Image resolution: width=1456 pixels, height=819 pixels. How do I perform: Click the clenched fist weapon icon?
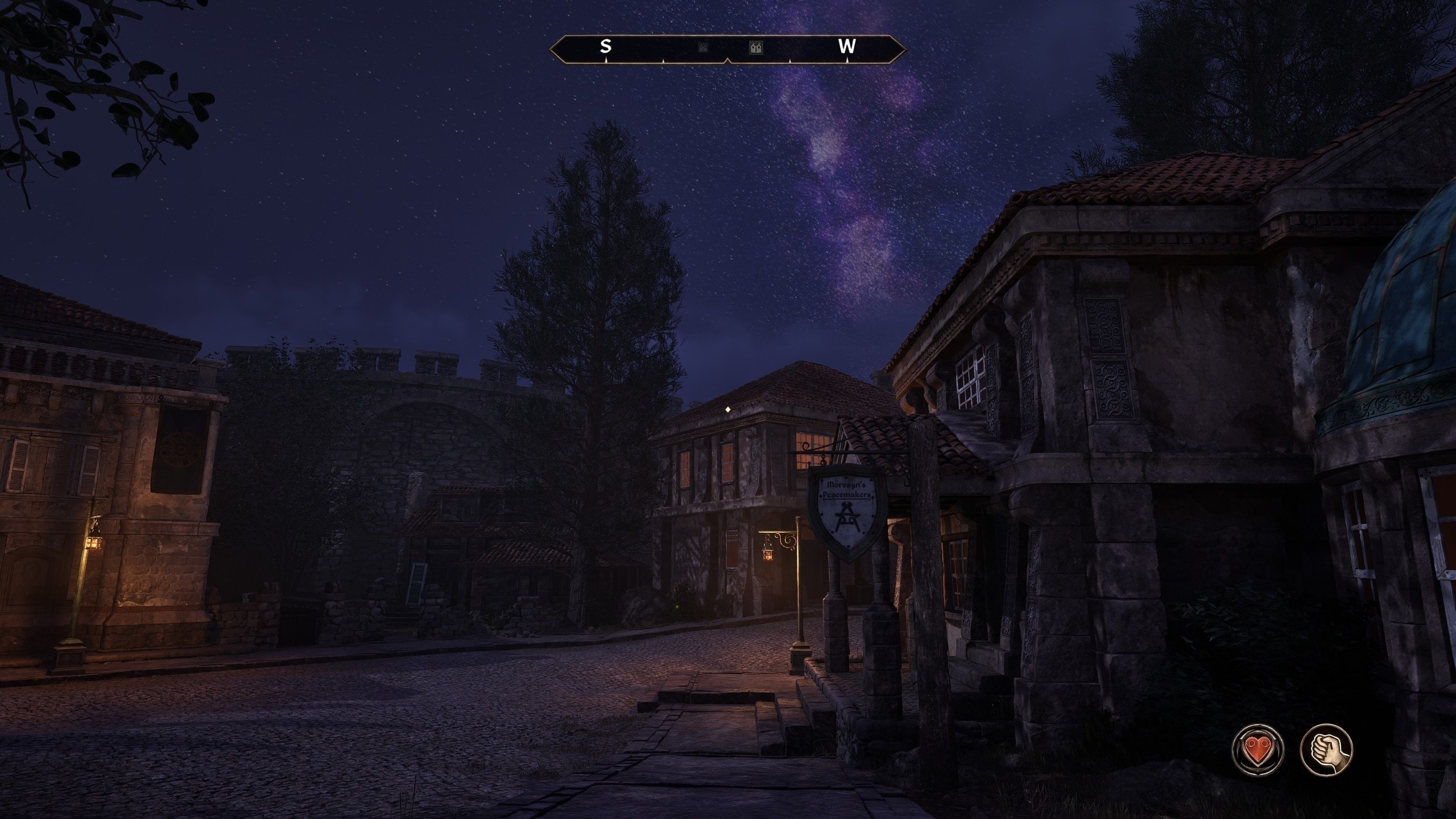(1326, 749)
